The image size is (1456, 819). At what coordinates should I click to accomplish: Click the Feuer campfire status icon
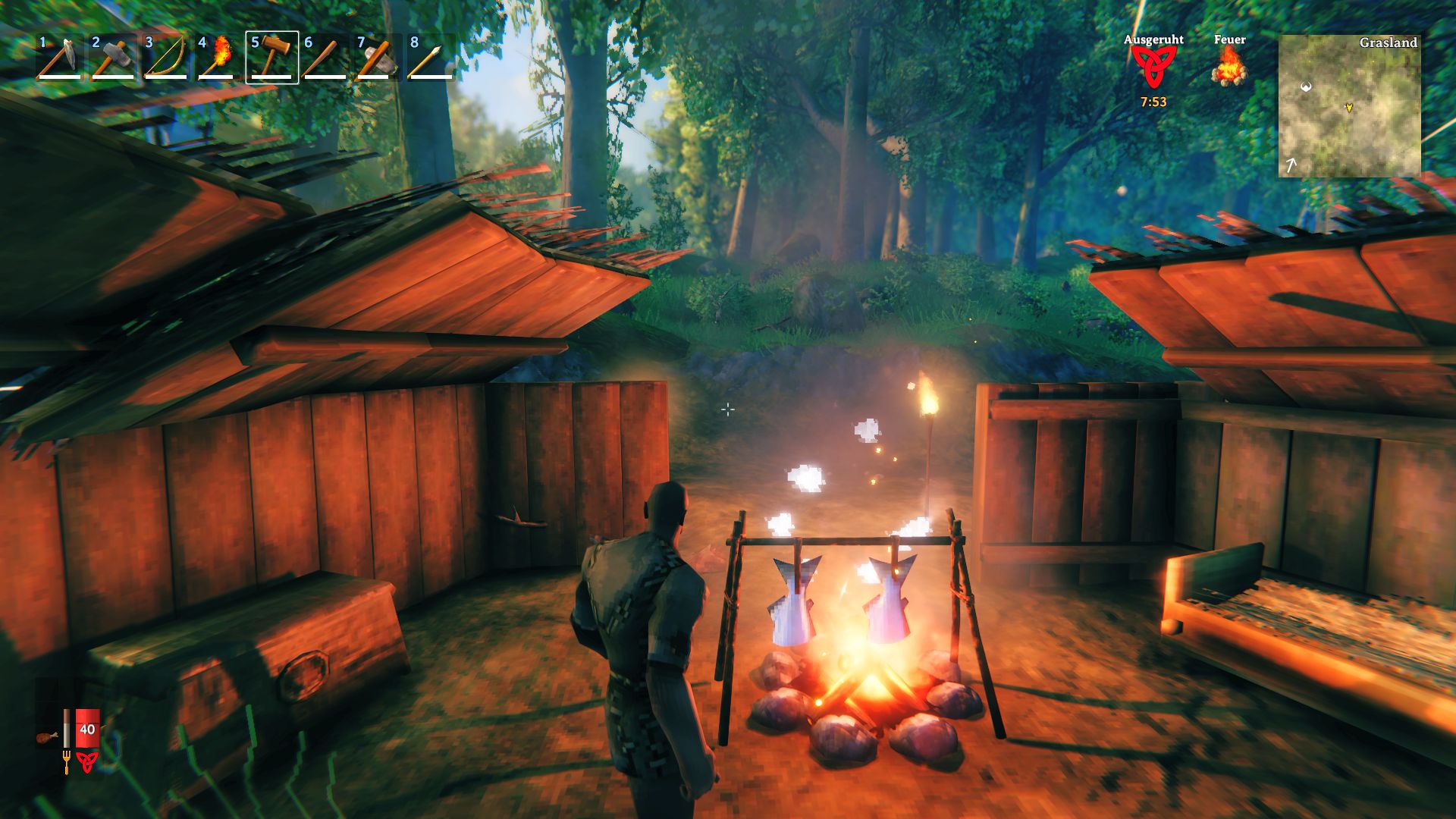coord(1229,67)
